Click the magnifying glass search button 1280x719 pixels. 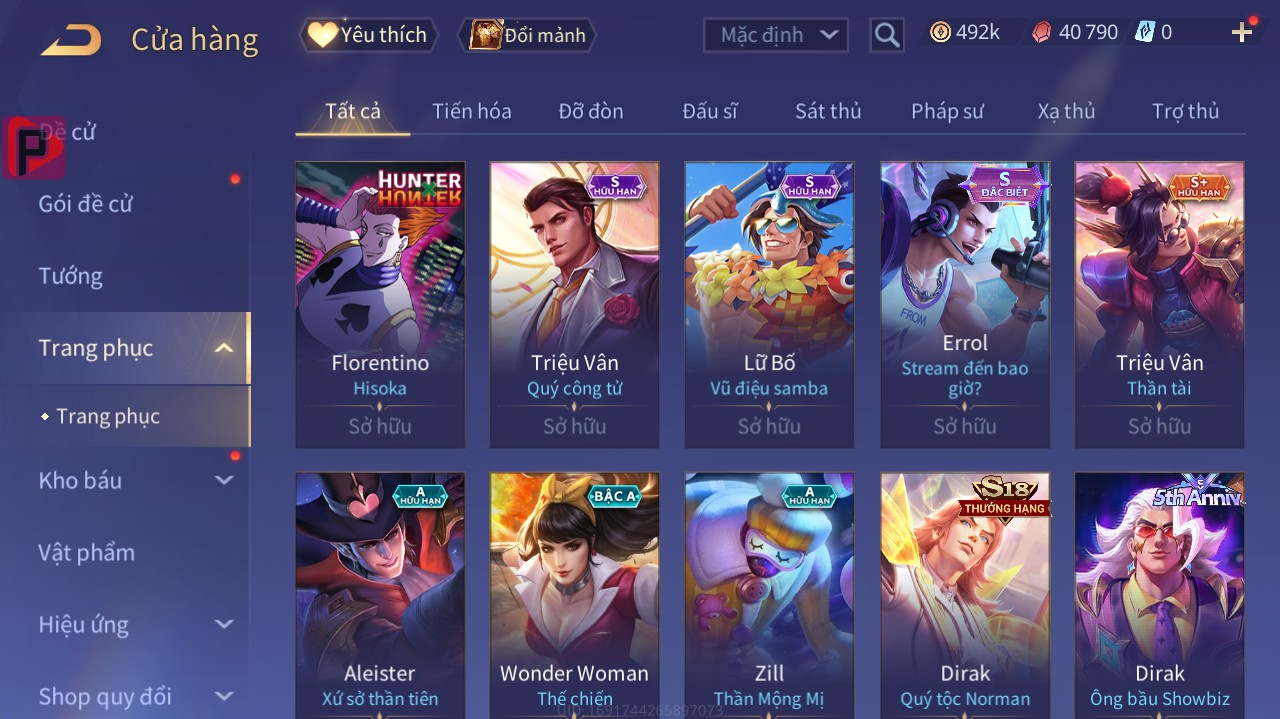pyautogui.click(x=887, y=35)
